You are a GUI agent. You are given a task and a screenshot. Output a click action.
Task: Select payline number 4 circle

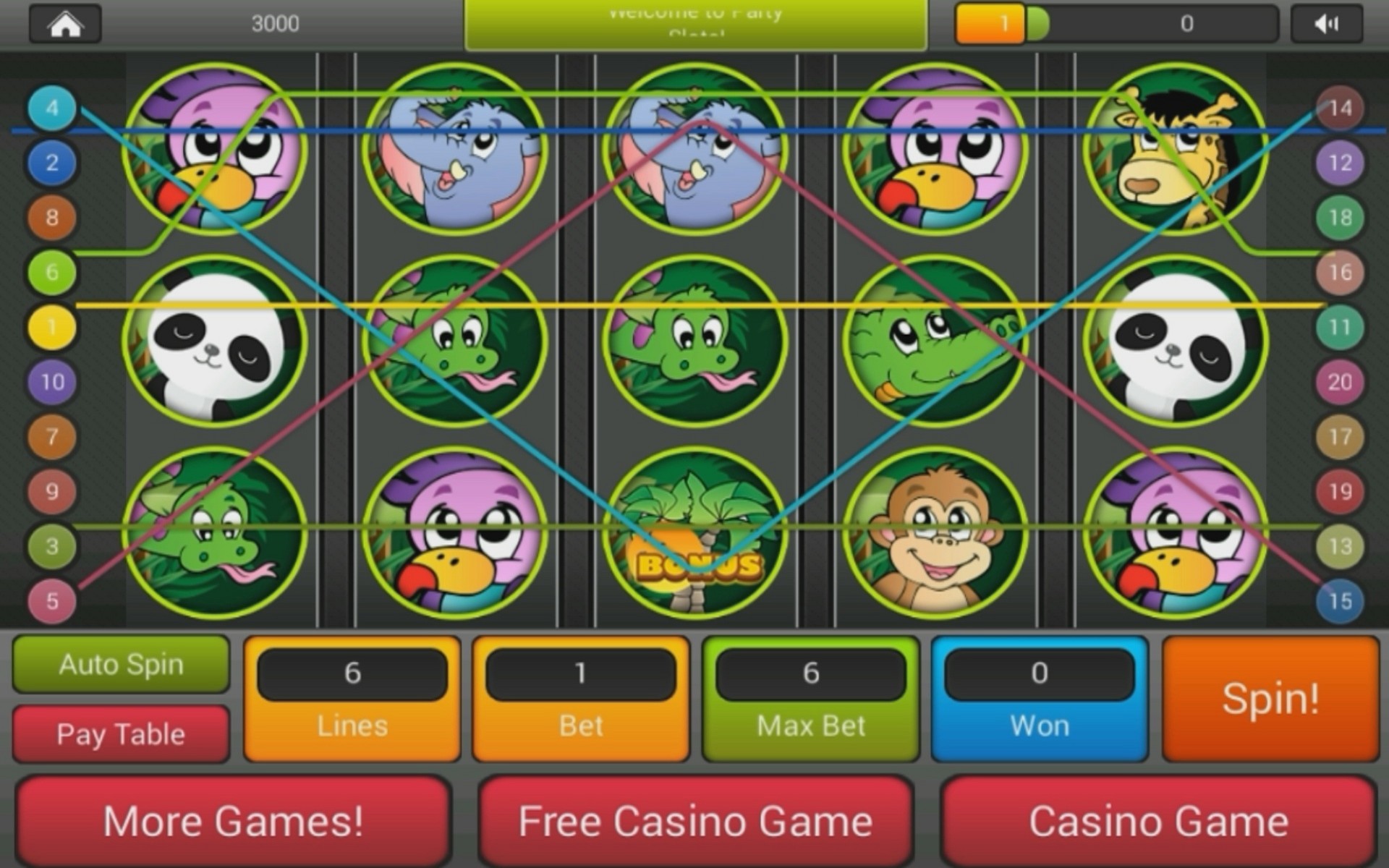[x=51, y=107]
